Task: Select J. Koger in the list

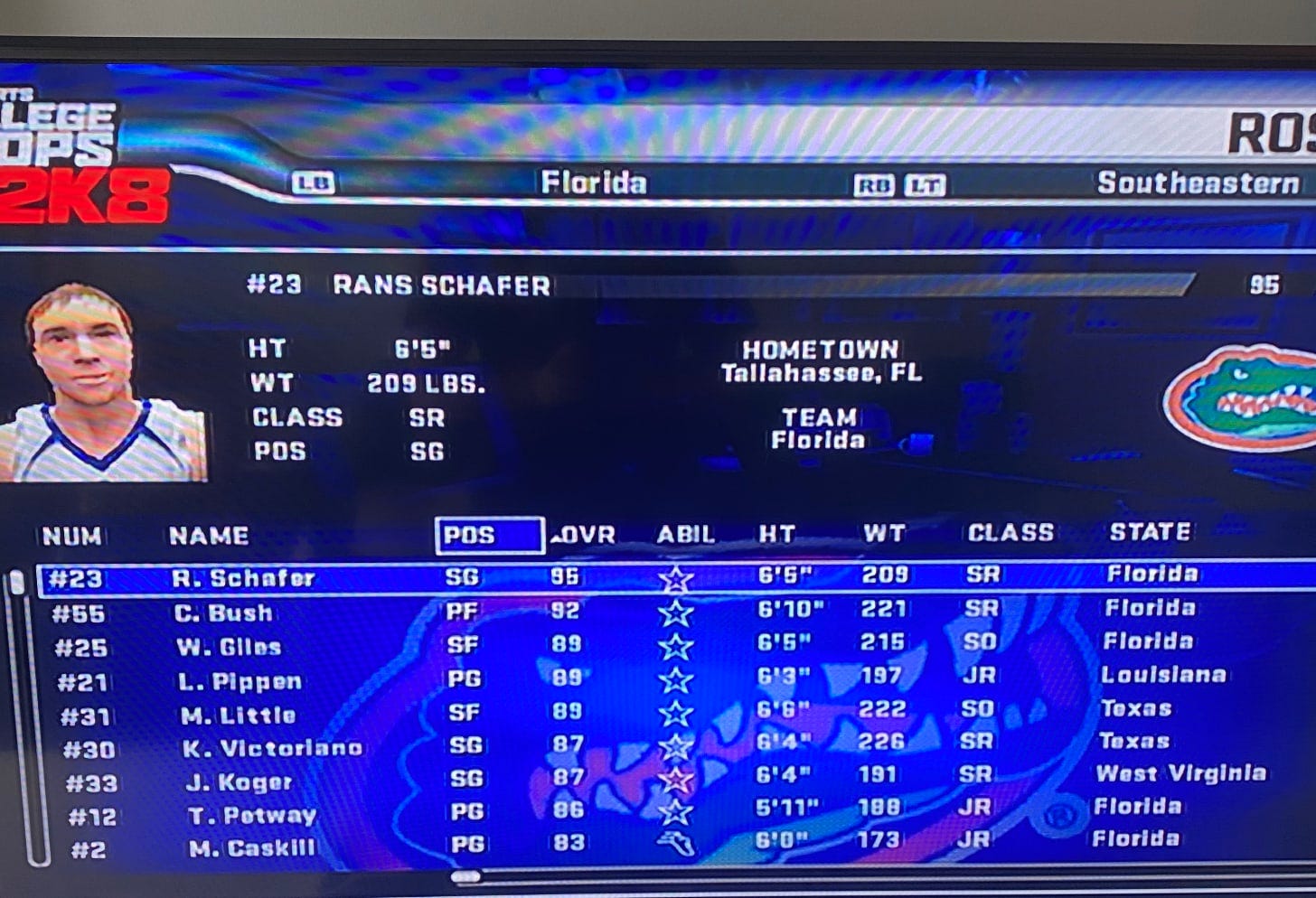Action: 239,782
